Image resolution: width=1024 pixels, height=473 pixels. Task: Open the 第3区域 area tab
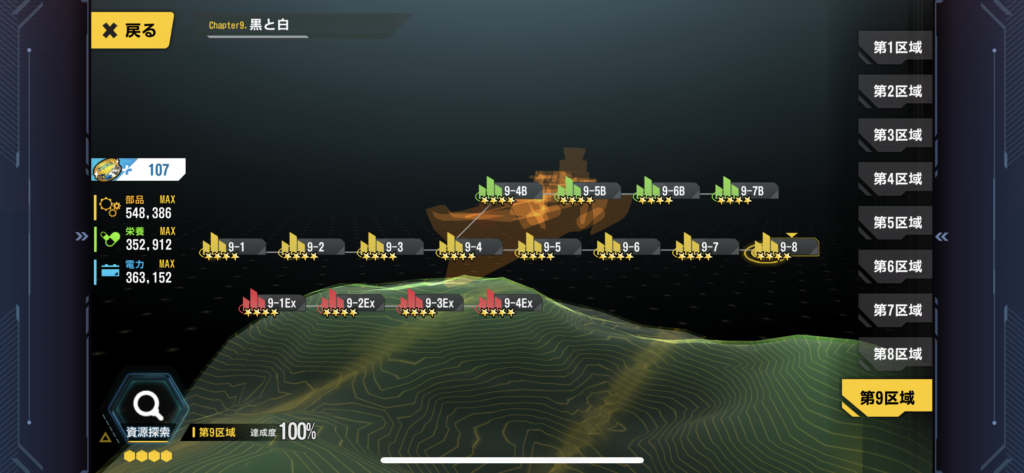click(x=896, y=135)
